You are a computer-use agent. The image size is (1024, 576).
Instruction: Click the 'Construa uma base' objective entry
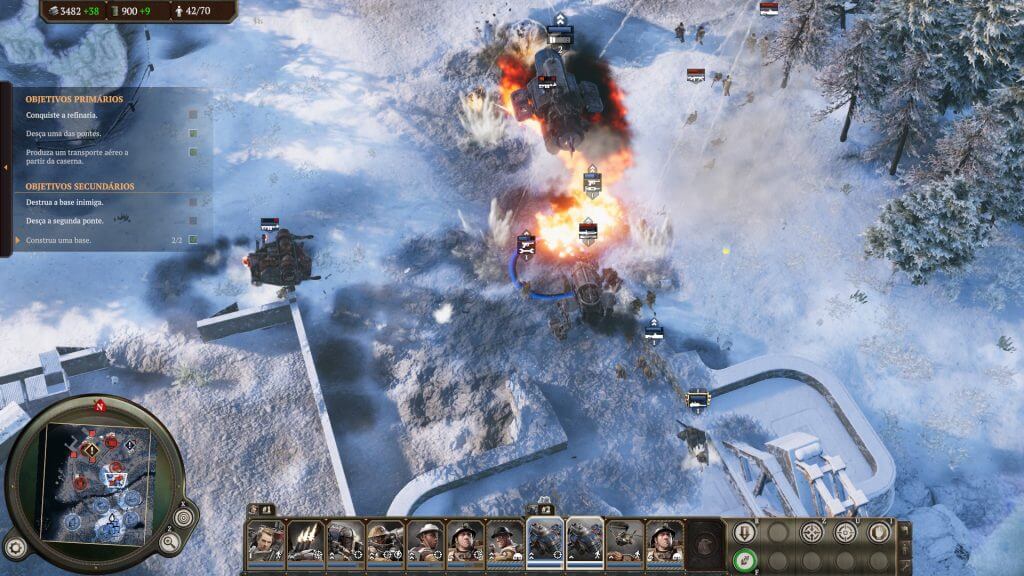[x=62, y=240]
